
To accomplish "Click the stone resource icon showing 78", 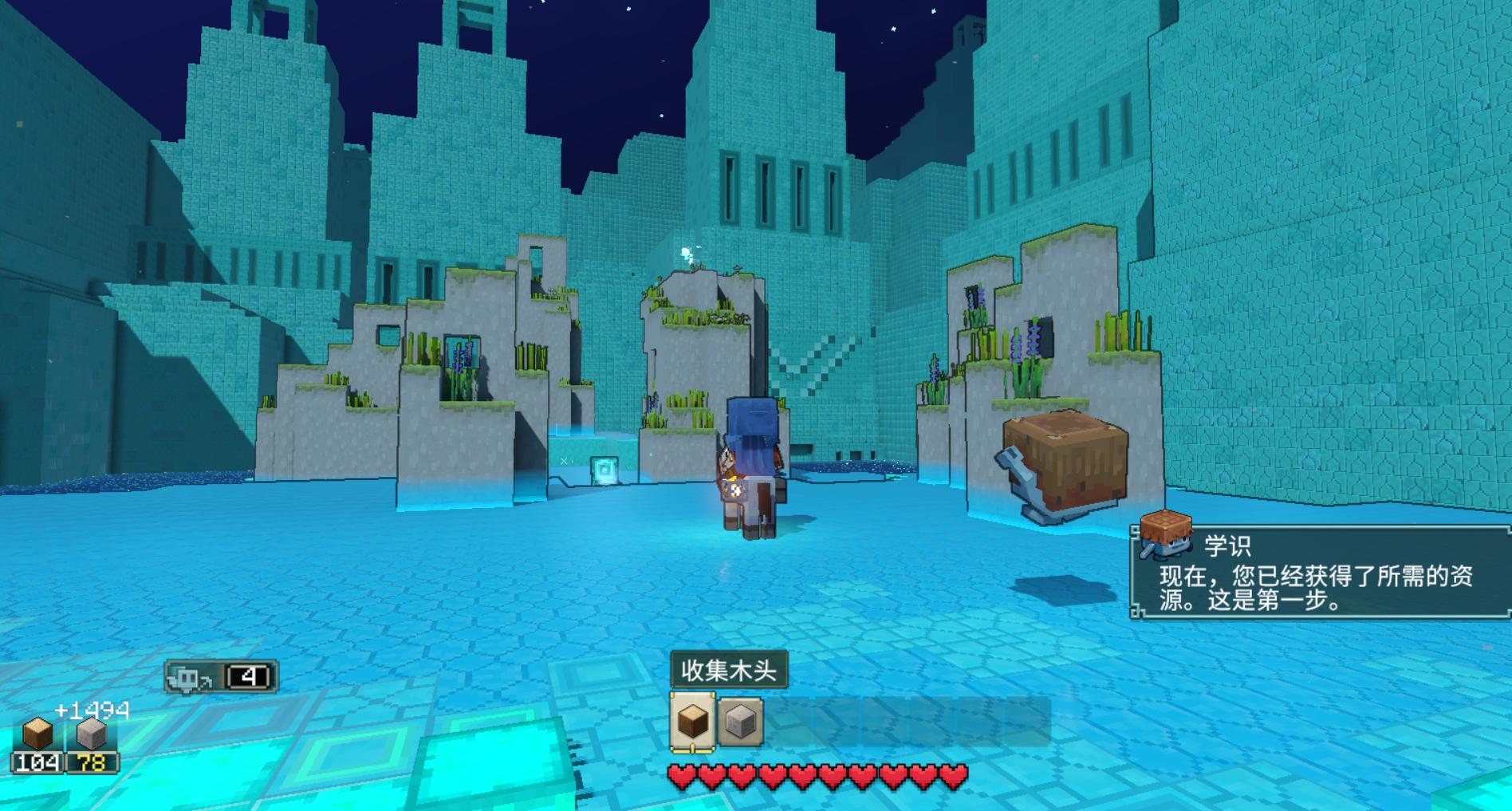I will coord(91,735).
